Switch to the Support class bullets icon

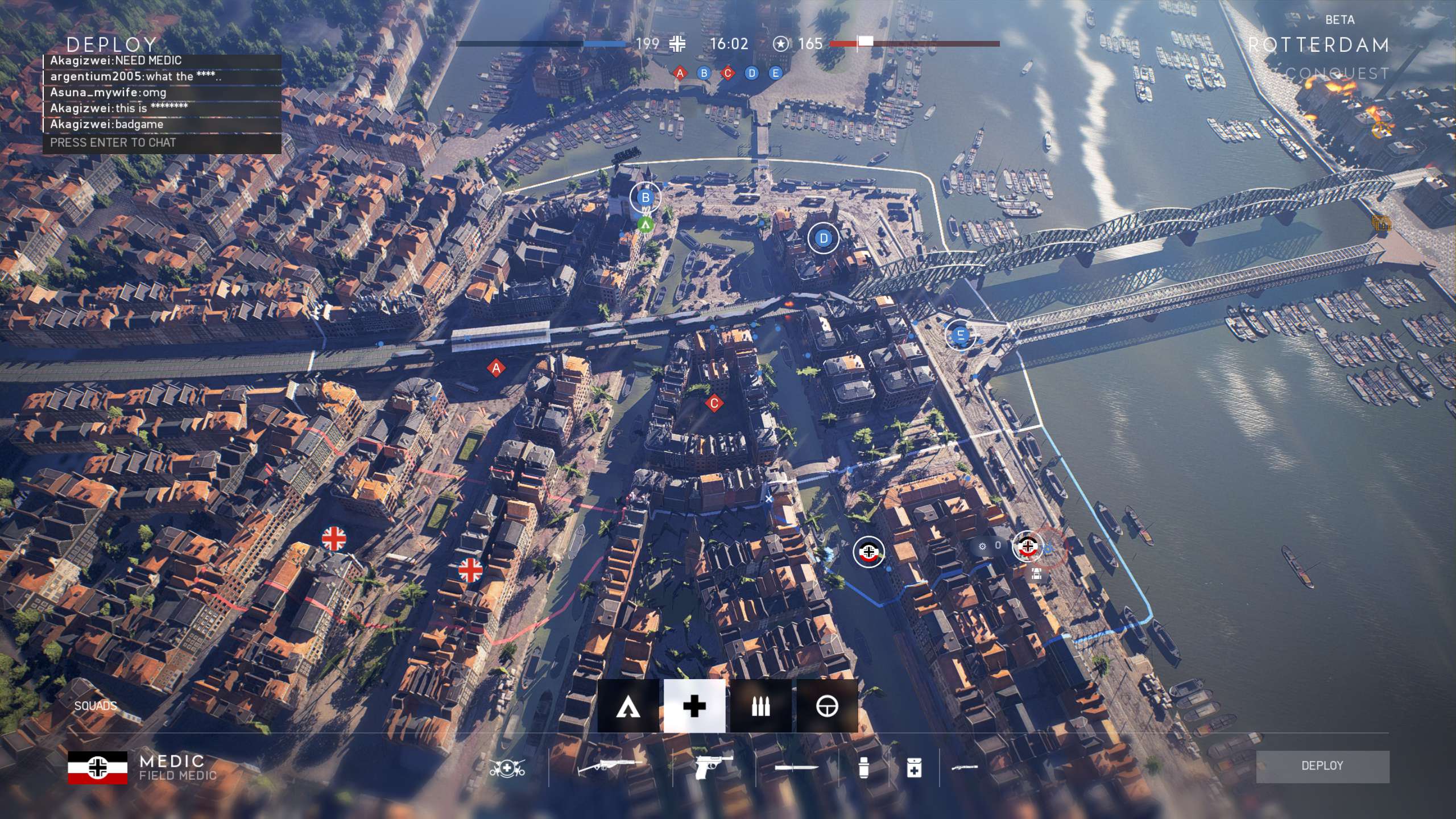tap(760, 707)
